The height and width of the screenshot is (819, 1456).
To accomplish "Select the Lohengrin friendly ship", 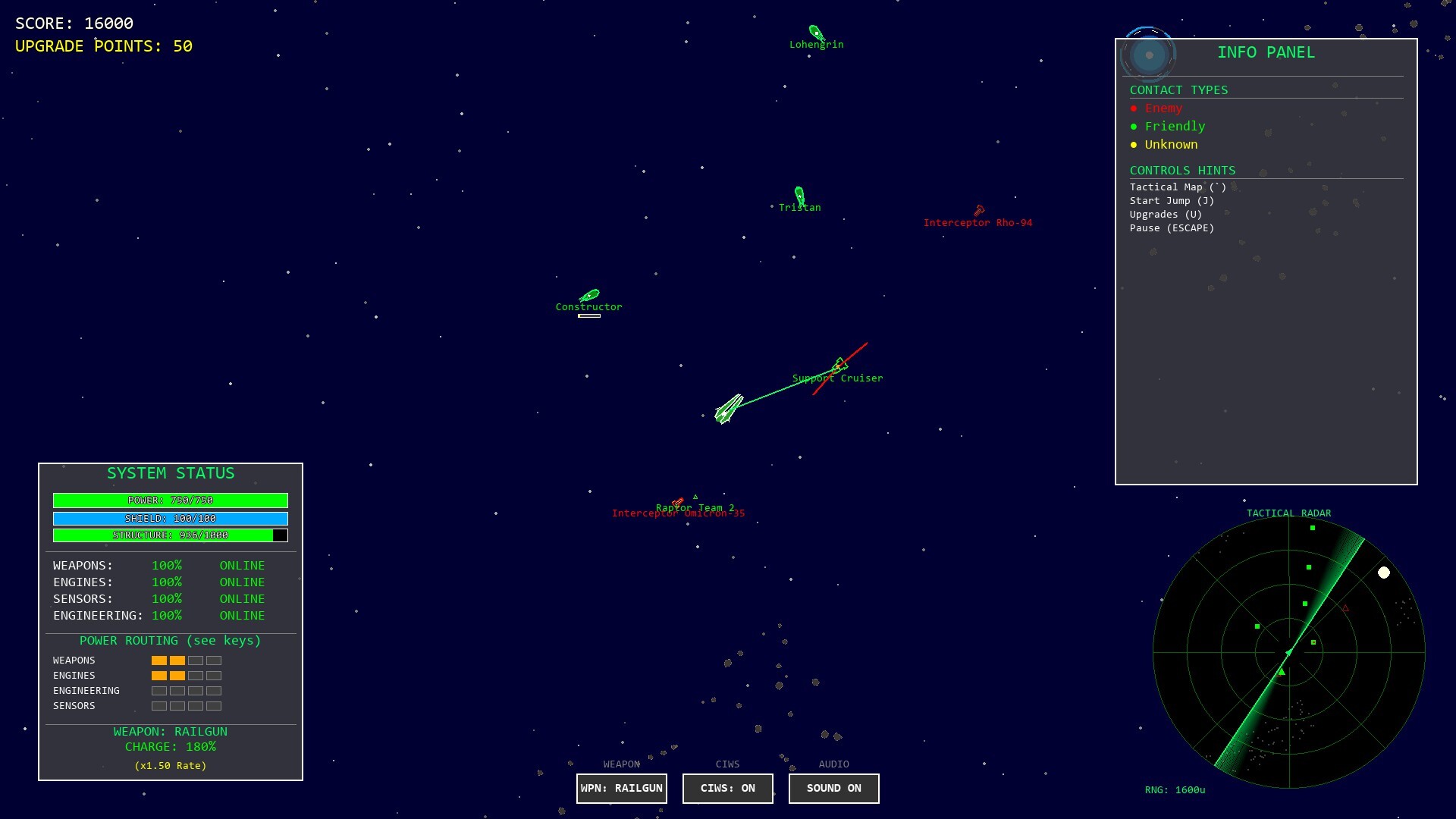I will pos(815,32).
